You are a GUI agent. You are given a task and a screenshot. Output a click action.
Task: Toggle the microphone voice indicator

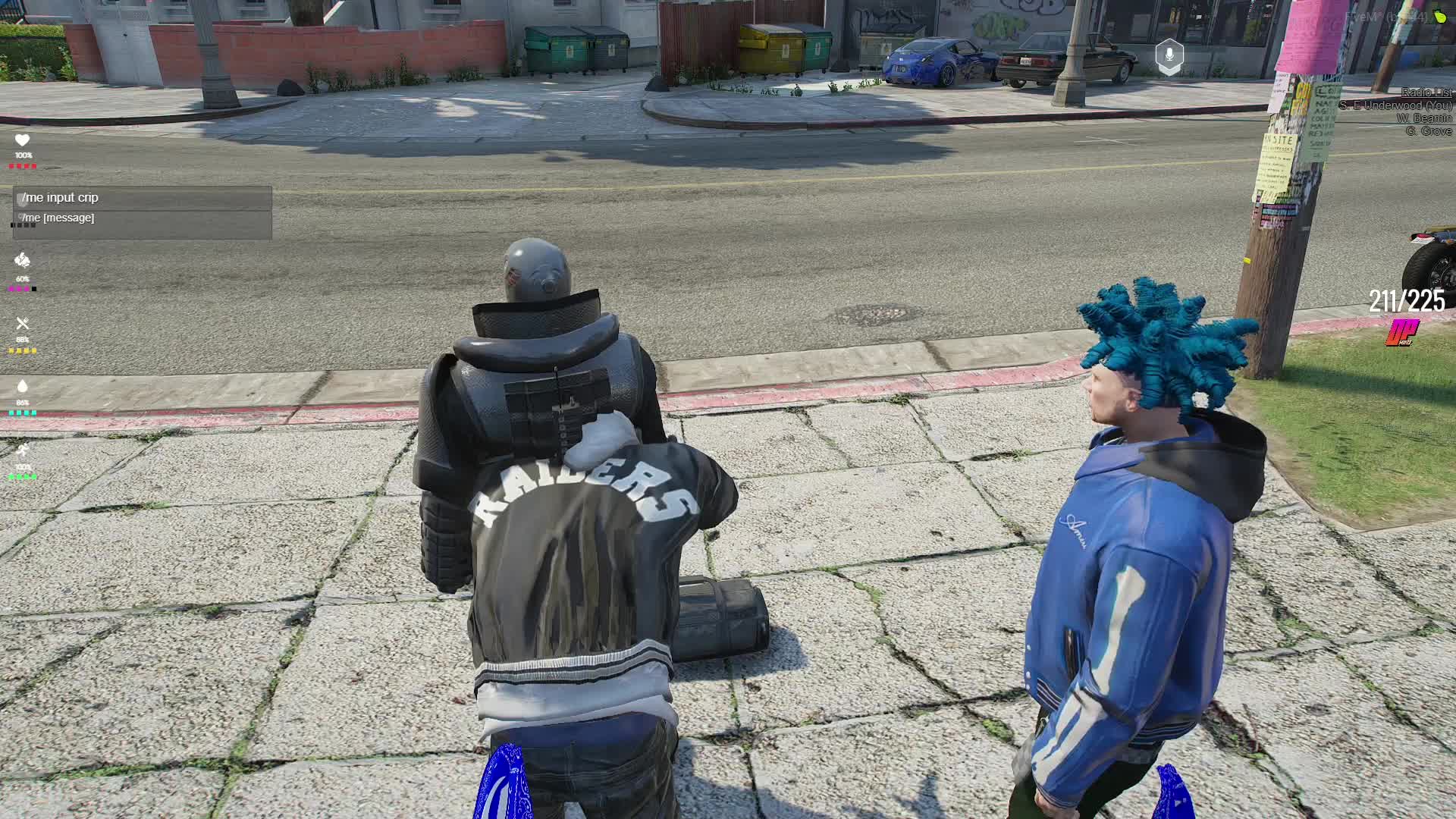(x=1169, y=56)
